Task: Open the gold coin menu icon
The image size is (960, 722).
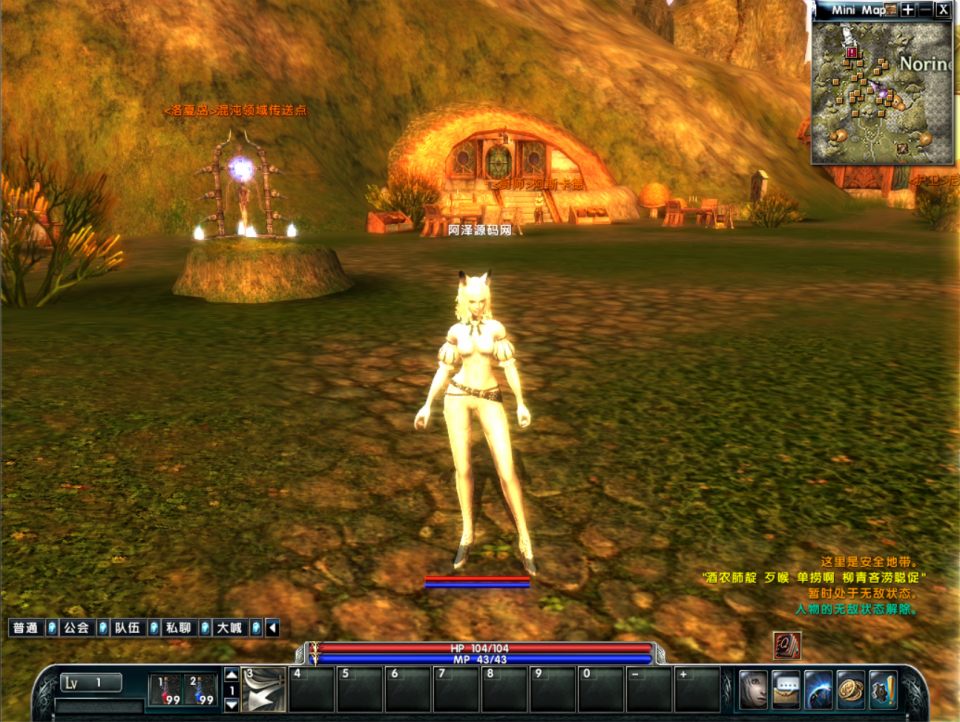Action: [851, 690]
